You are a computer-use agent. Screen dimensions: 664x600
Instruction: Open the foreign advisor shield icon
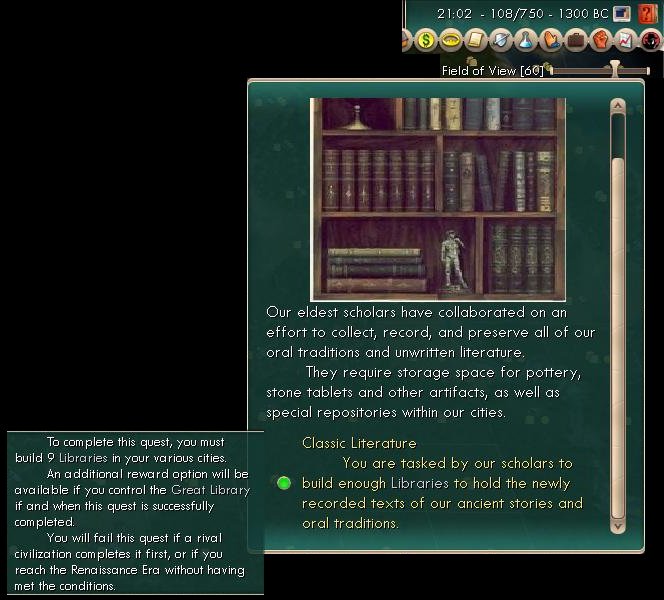point(501,41)
